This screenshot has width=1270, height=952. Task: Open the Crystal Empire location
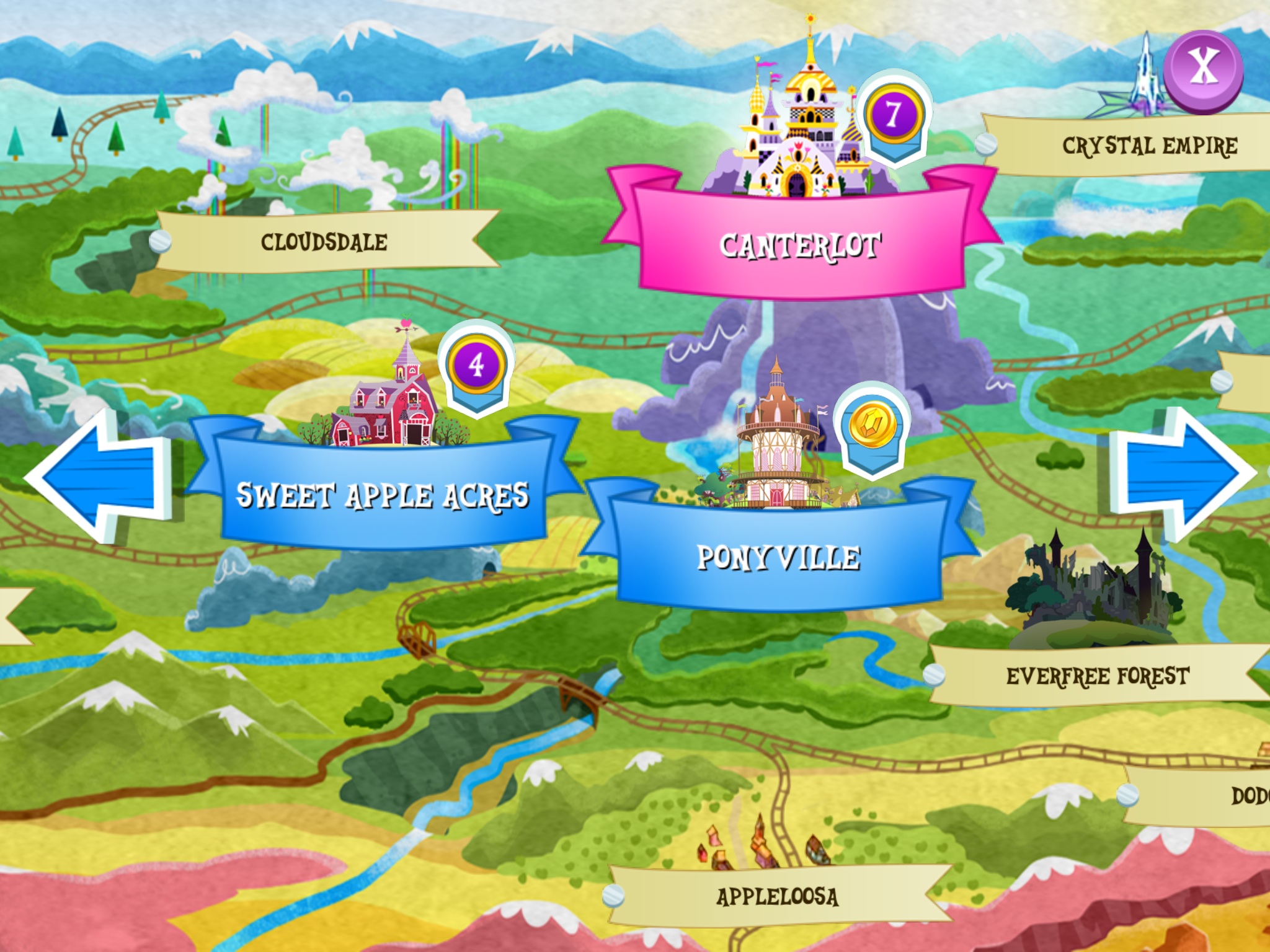coord(1149,146)
